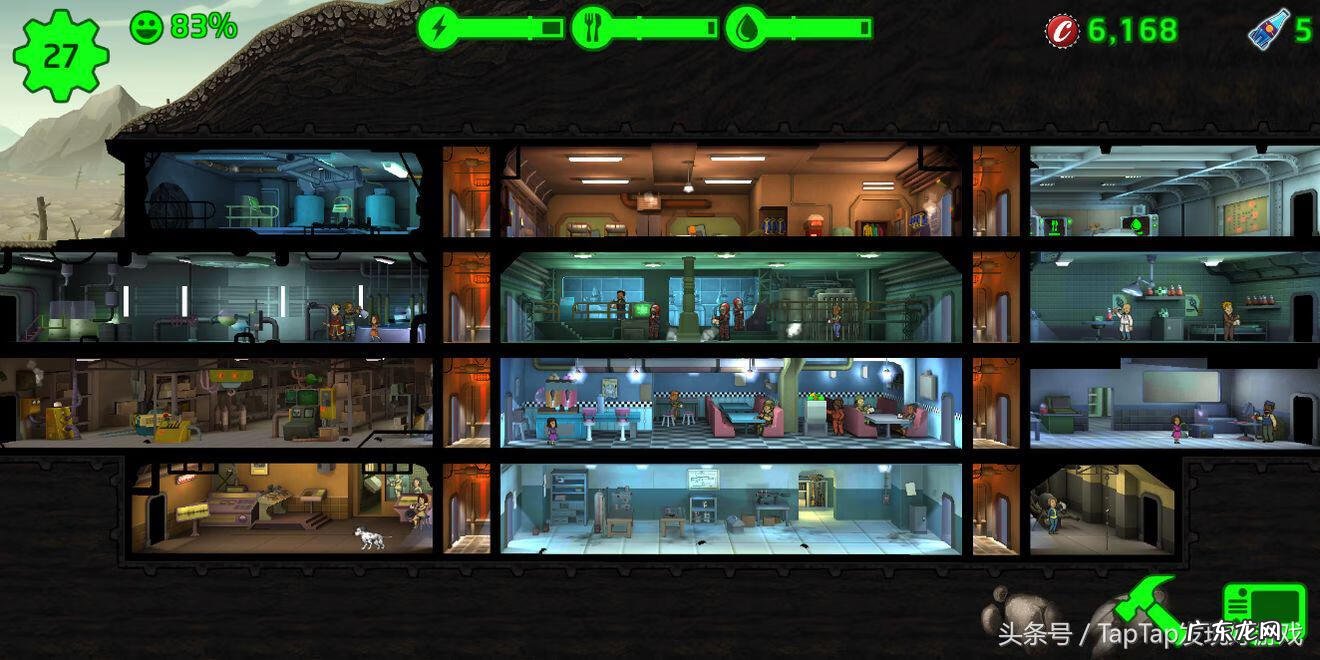This screenshot has height=660, width=1320.
Task: Open the dweller list from the gear icon
Action: pos(60,55)
